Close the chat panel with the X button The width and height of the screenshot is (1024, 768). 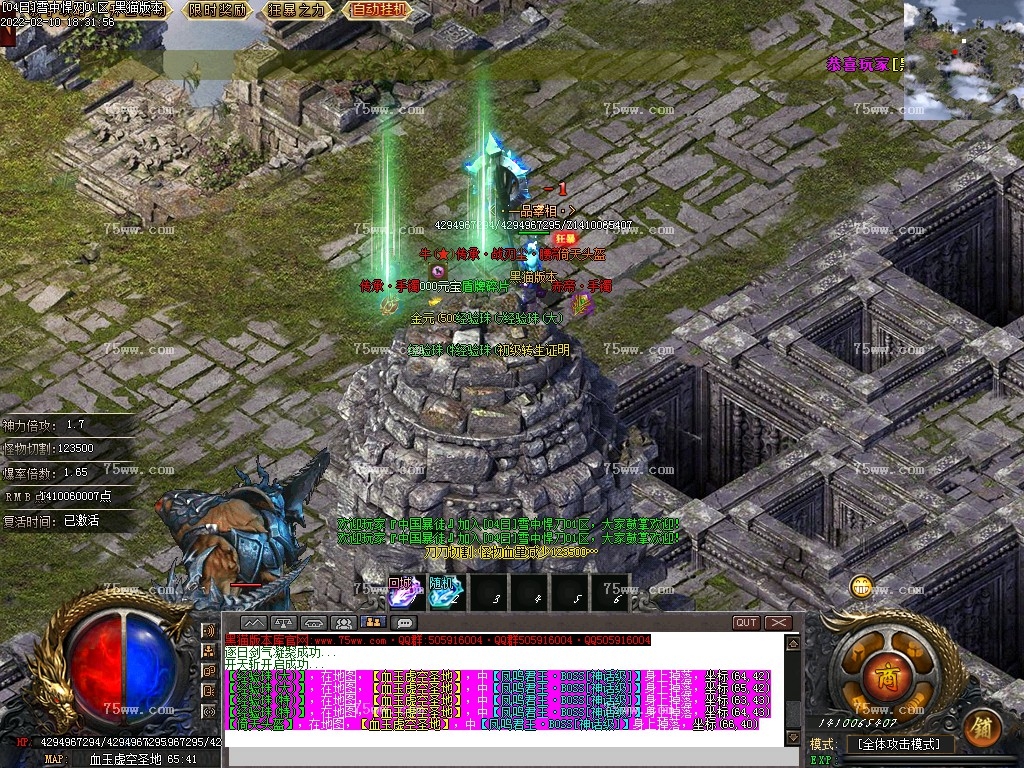point(778,623)
